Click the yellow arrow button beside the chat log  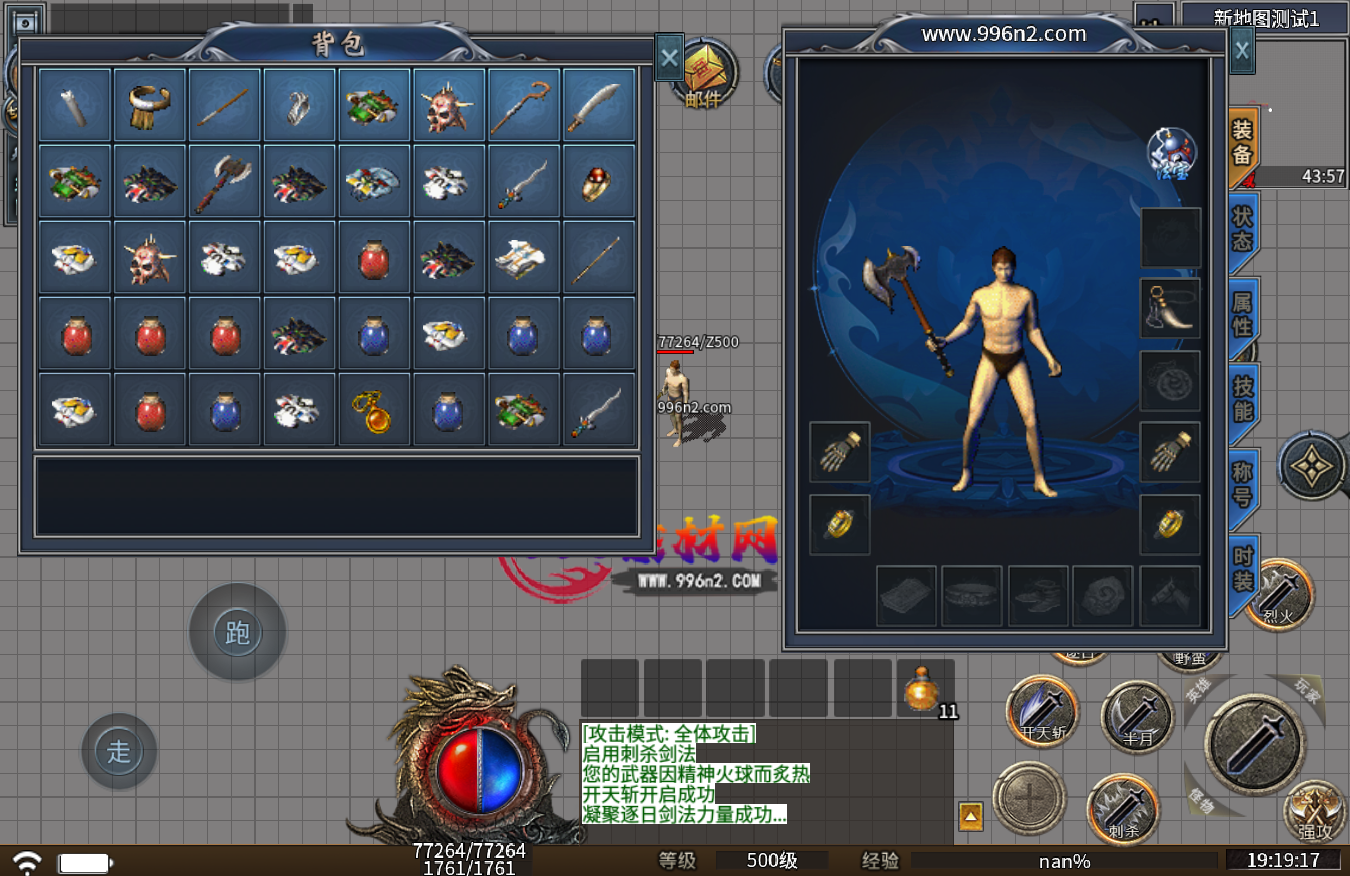click(970, 816)
